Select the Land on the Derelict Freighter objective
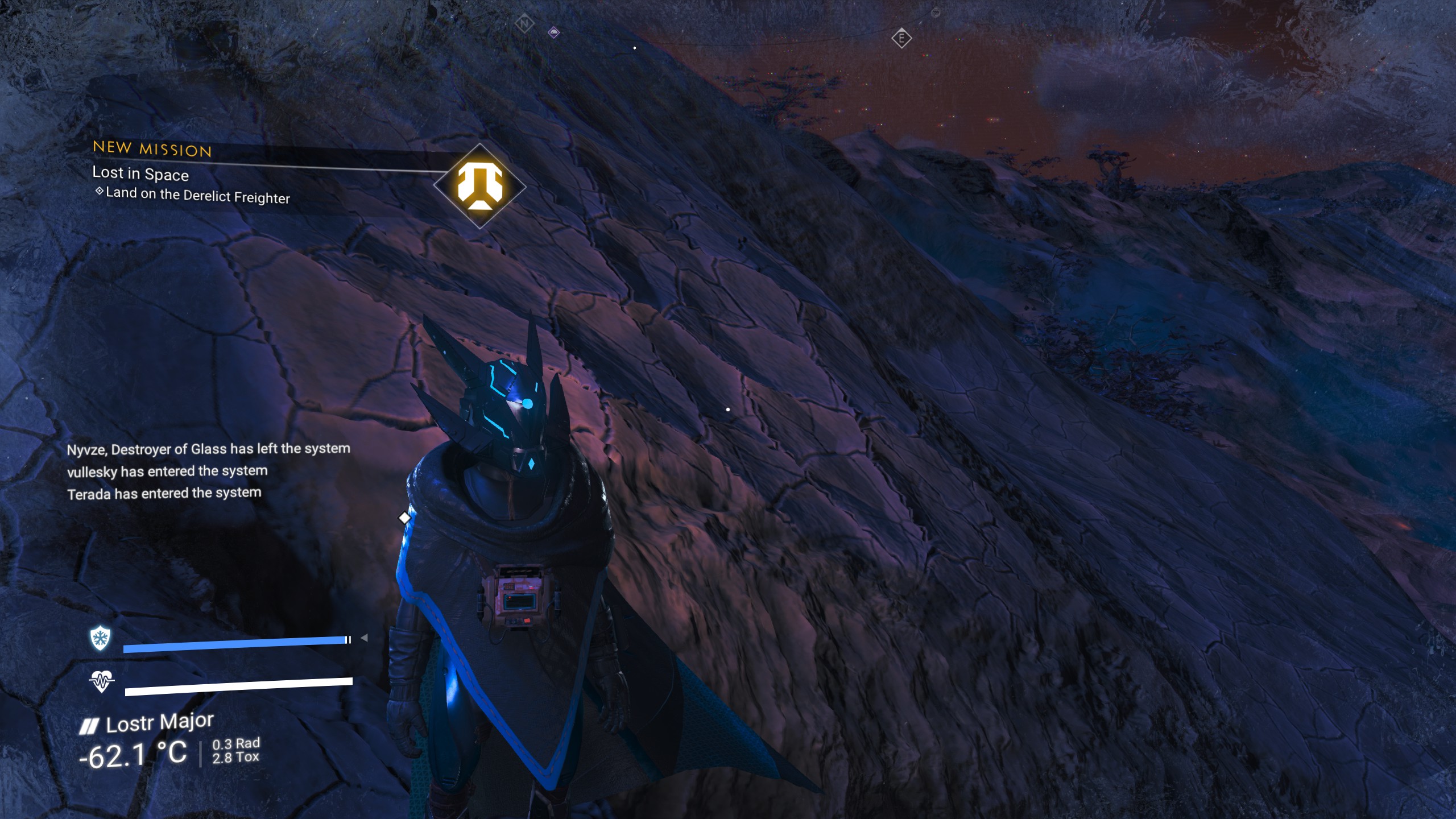The height and width of the screenshot is (819, 1456). click(x=197, y=195)
